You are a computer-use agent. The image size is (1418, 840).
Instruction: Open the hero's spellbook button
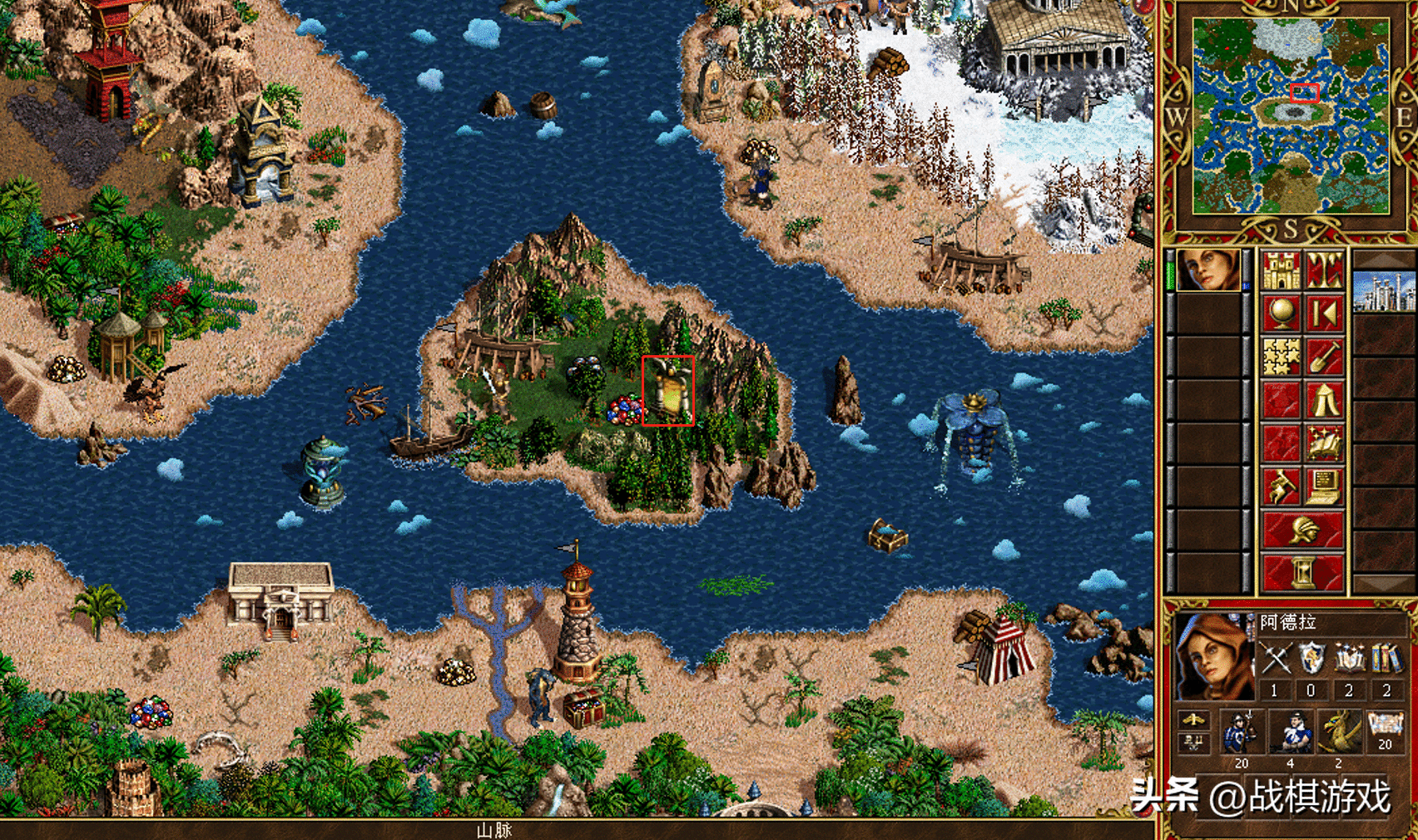click(x=1325, y=443)
